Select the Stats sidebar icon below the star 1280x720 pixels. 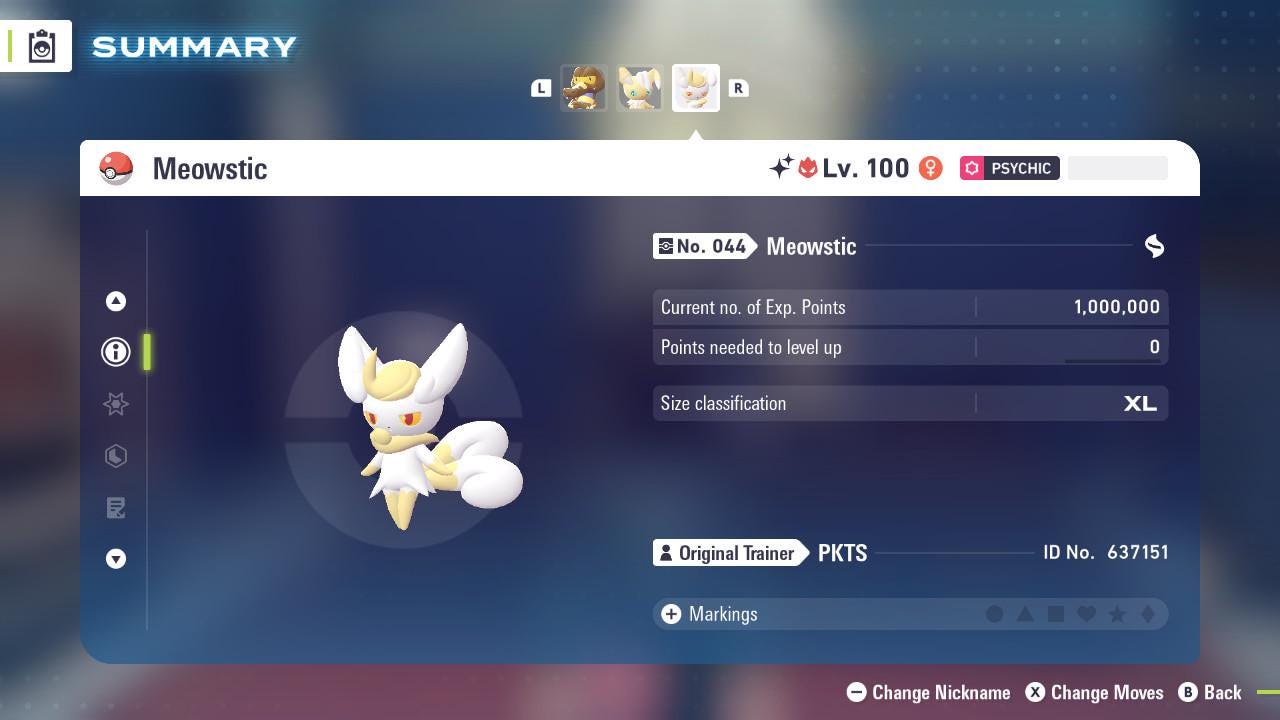click(x=116, y=456)
